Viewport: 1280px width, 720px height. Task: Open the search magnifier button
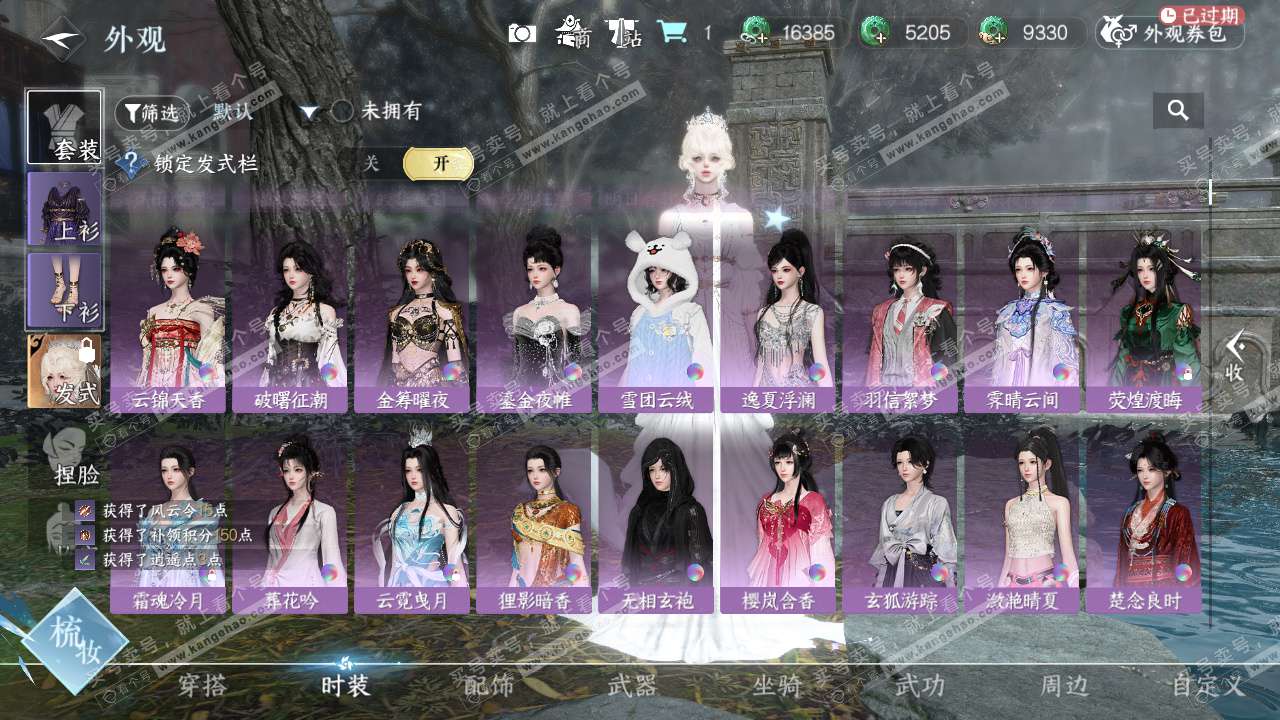click(x=1178, y=111)
